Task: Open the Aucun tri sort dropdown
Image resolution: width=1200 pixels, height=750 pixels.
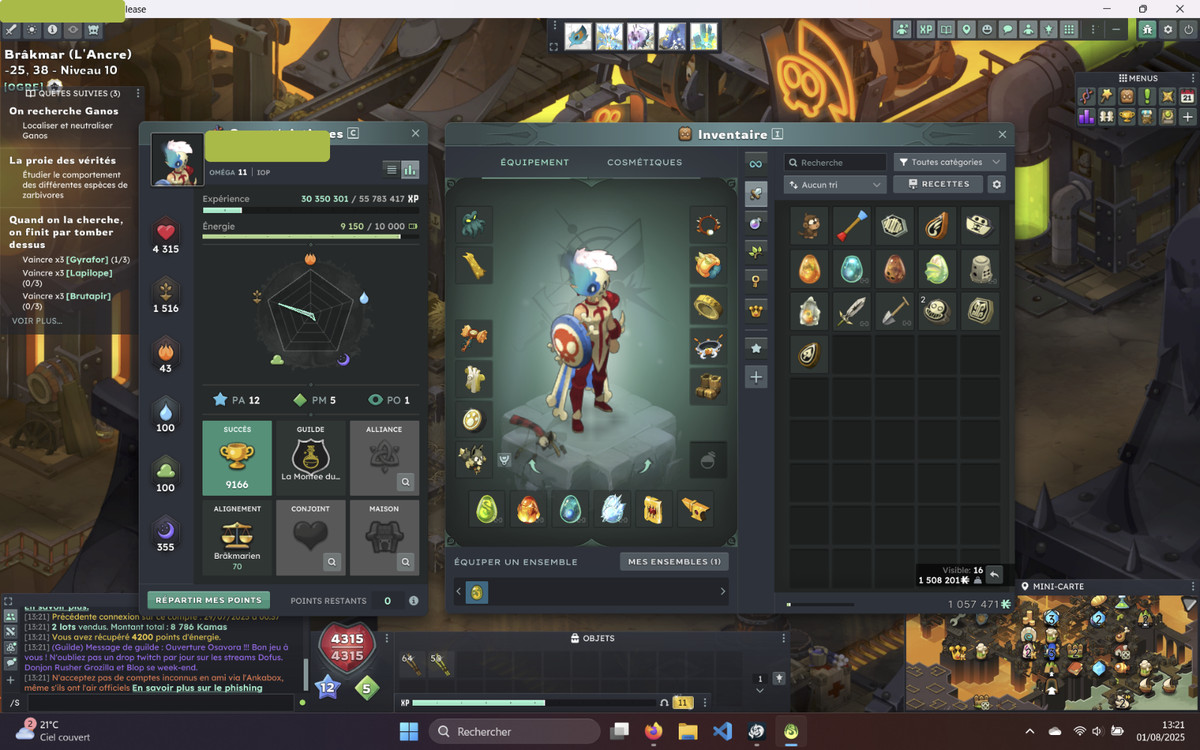Action: [x=835, y=185]
